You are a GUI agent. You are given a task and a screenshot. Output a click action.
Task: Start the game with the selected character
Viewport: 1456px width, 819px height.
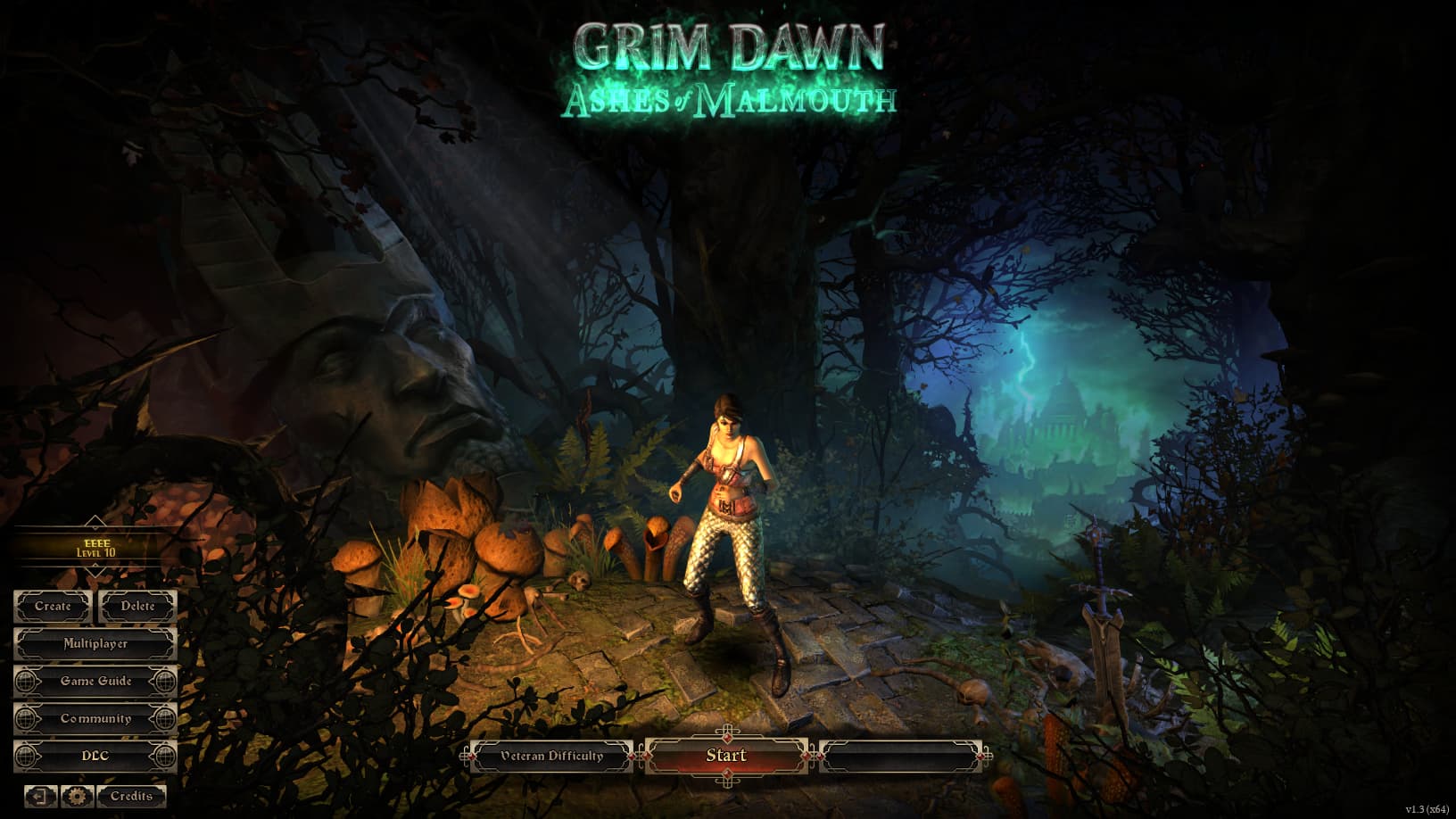pos(726,756)
